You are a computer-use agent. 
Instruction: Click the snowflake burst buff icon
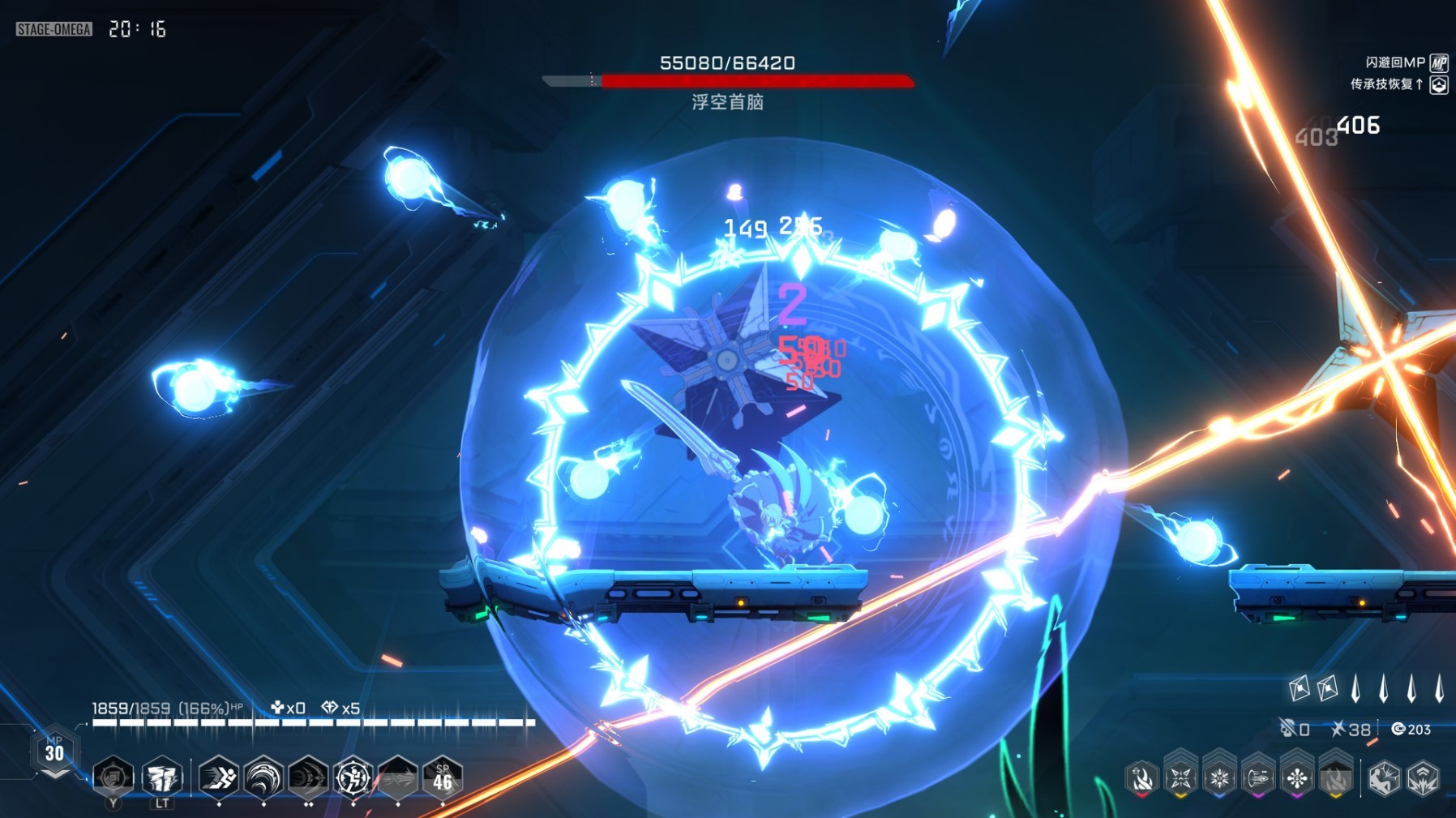(1219, 778)
